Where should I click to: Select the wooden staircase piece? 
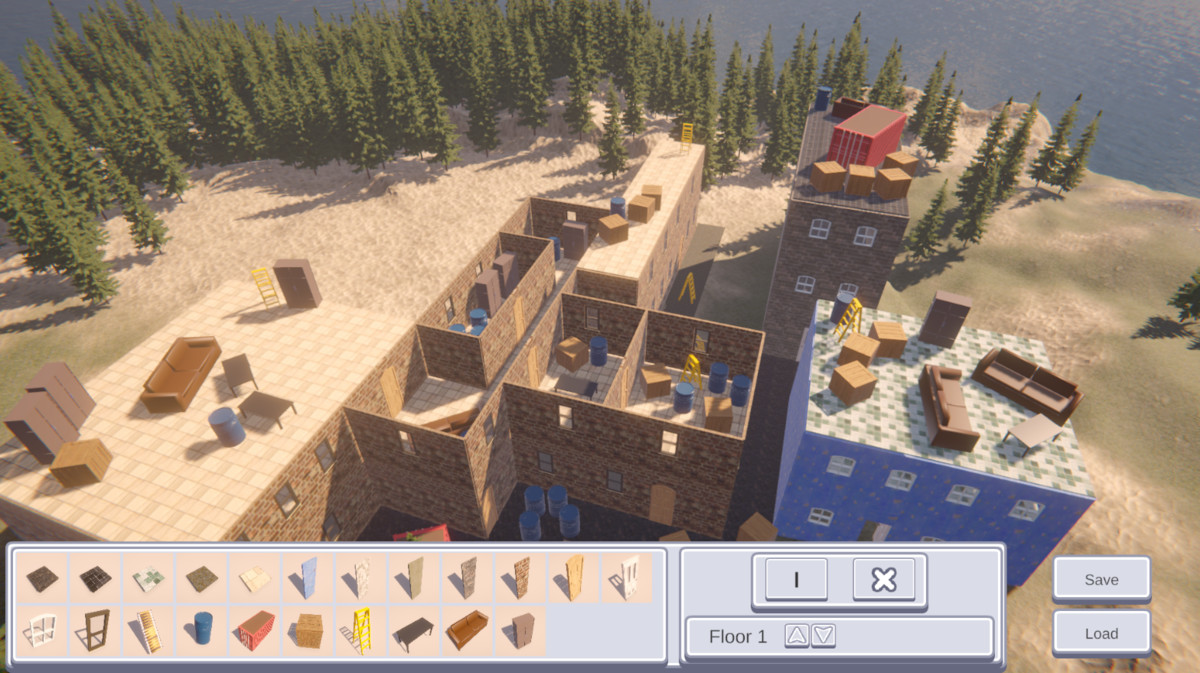pos(148,630)
